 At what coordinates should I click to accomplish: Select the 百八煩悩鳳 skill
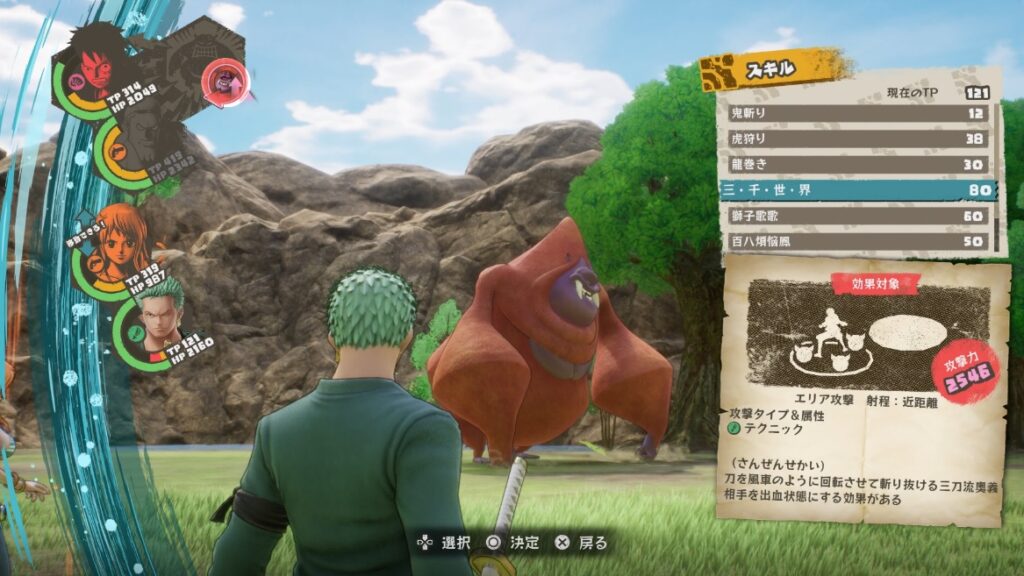point(855,241)
